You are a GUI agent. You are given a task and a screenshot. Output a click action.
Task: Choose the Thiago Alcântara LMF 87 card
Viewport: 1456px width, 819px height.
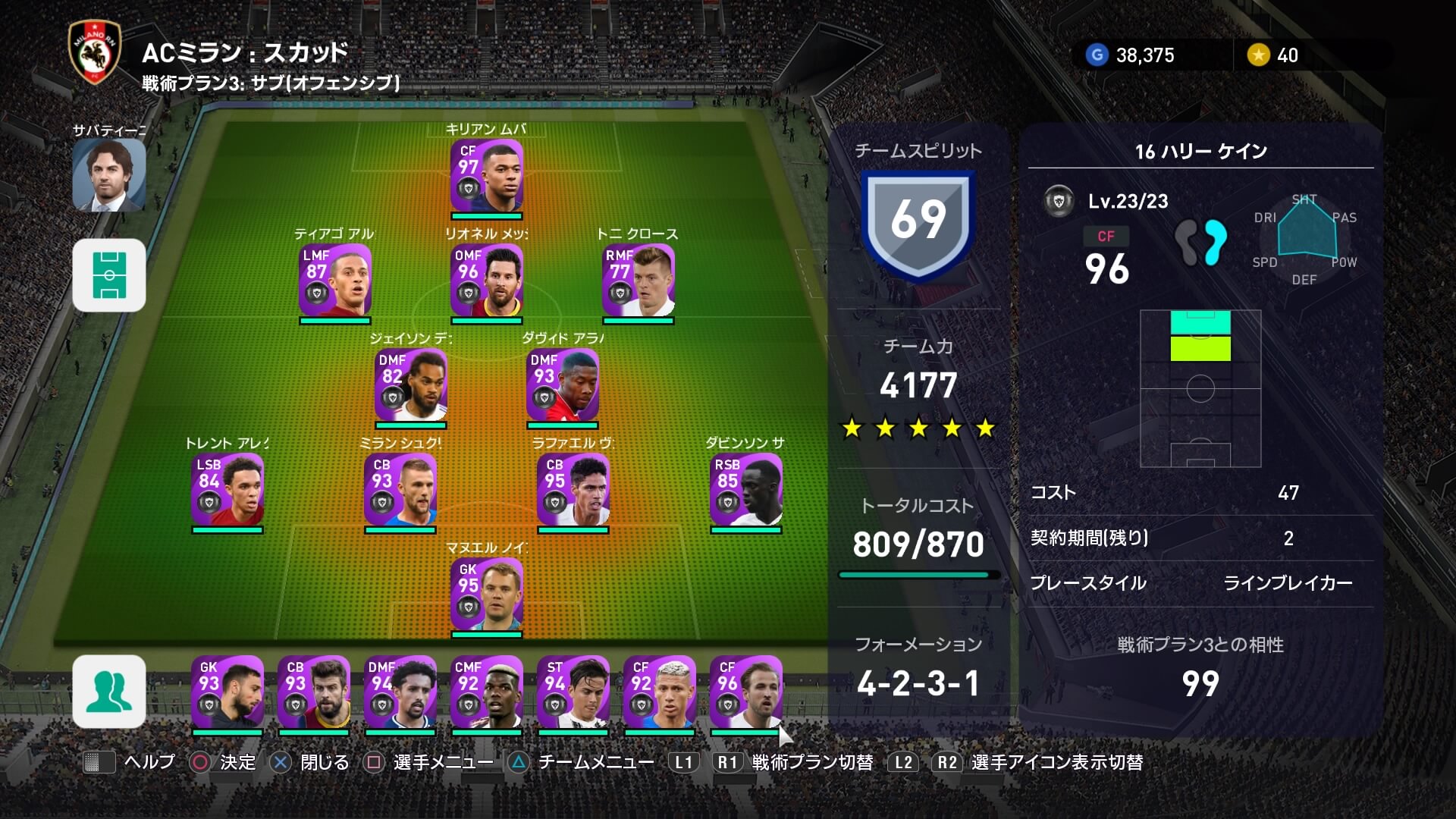pyautogui.click(x=335, y=280)
